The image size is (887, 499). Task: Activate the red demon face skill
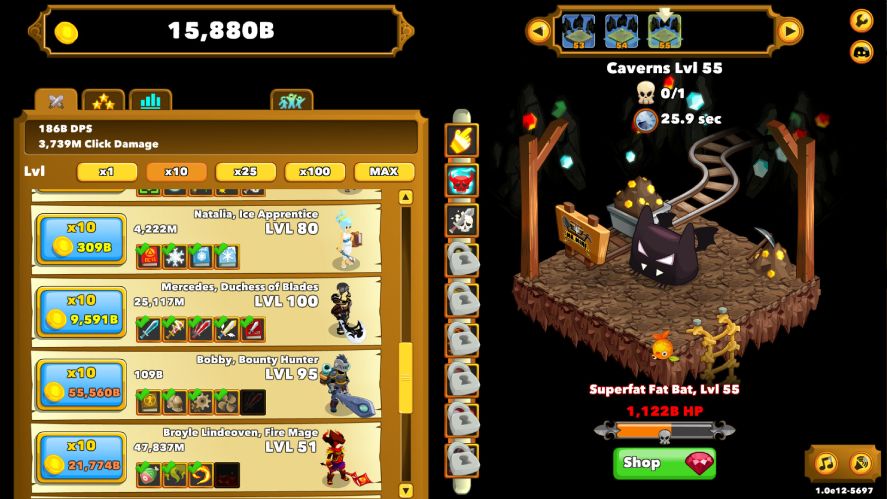click(x=462, y=181)
